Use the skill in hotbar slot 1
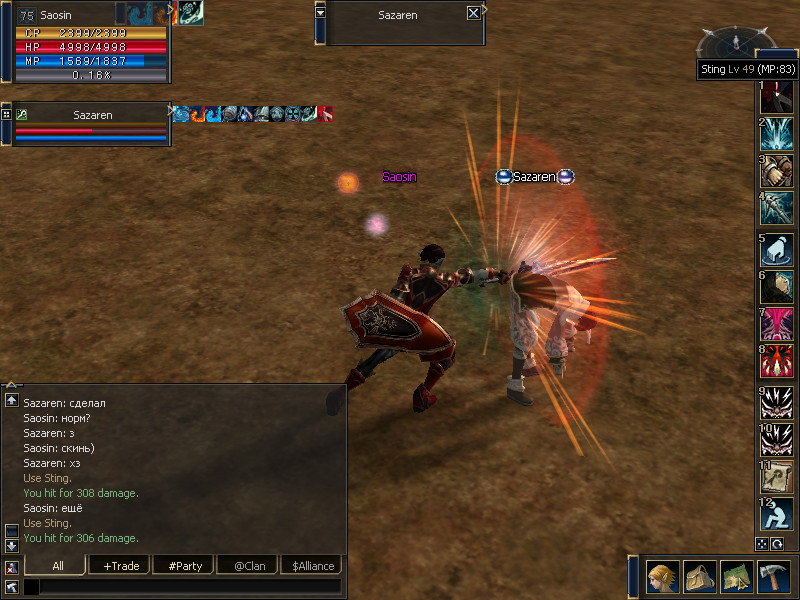800x600 pixels. 777,98
